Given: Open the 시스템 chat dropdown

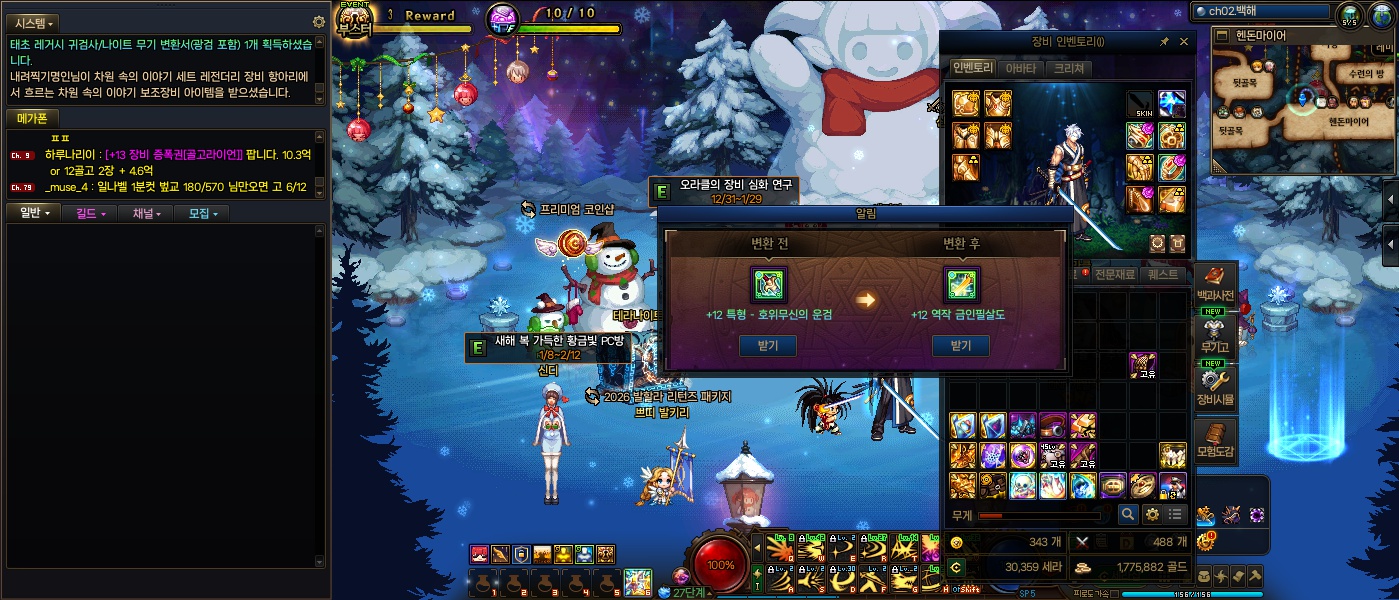Looking at the screenshot, I should [x=34, y=23].
